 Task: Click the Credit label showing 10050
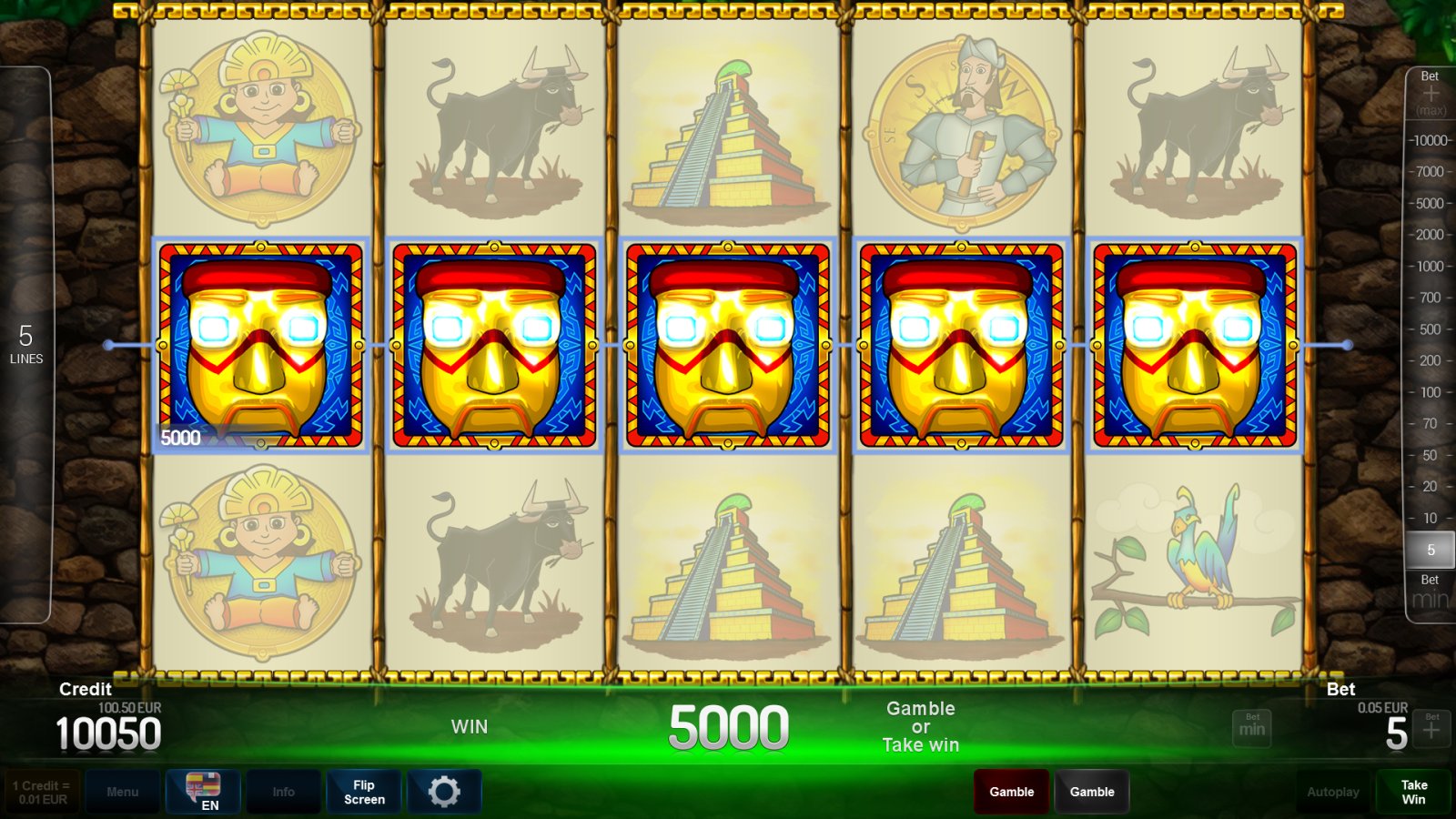108,732
